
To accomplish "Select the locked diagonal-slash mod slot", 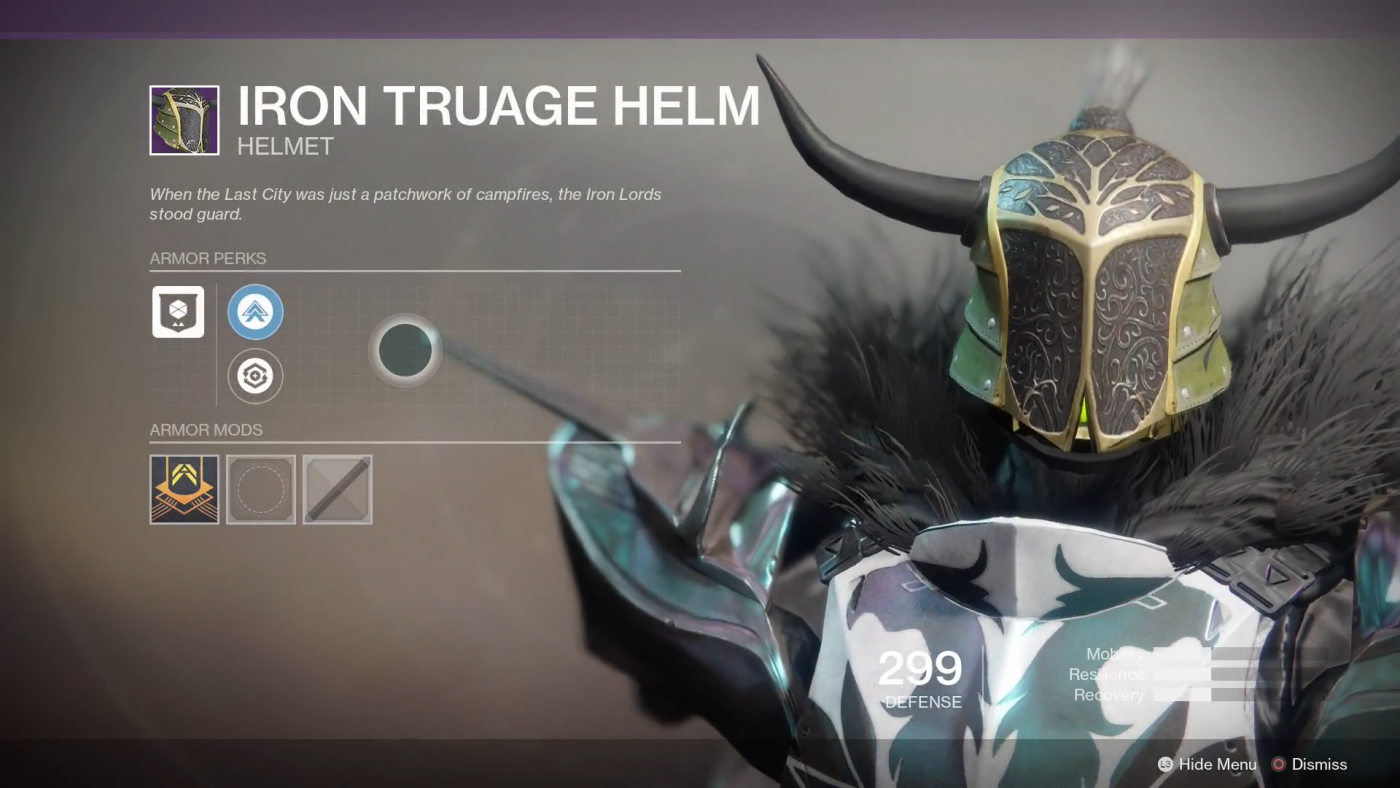I will (x=337, y=489).
